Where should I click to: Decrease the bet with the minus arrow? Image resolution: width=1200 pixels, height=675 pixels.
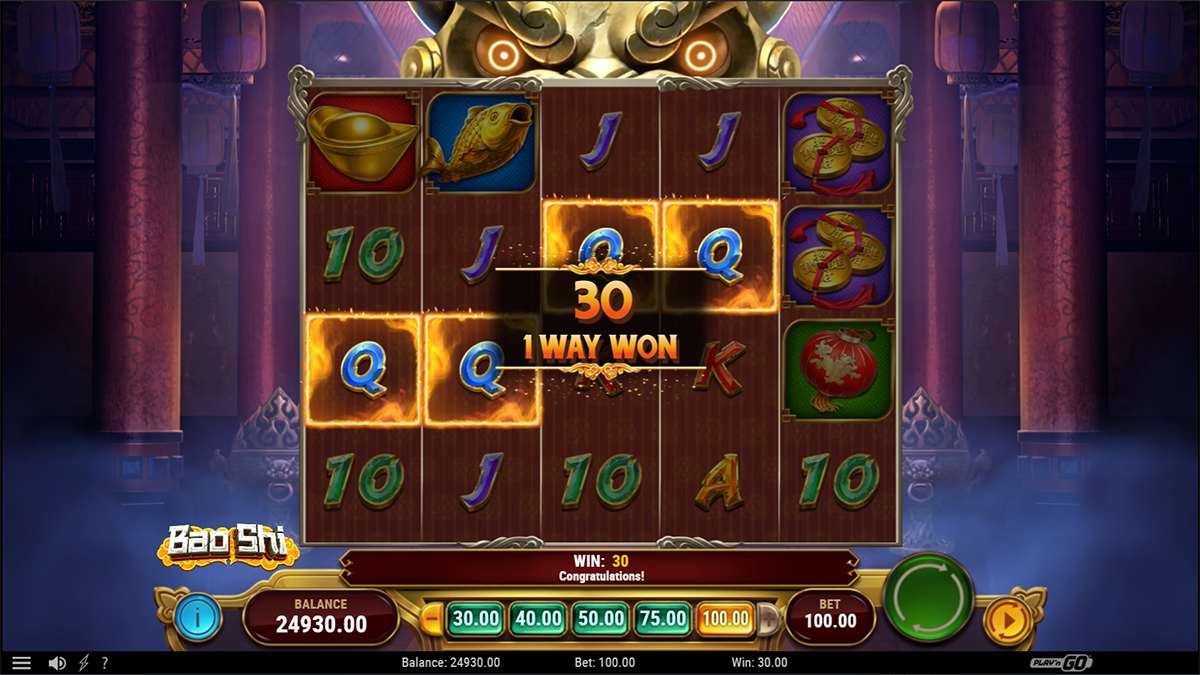coord(433,619)
